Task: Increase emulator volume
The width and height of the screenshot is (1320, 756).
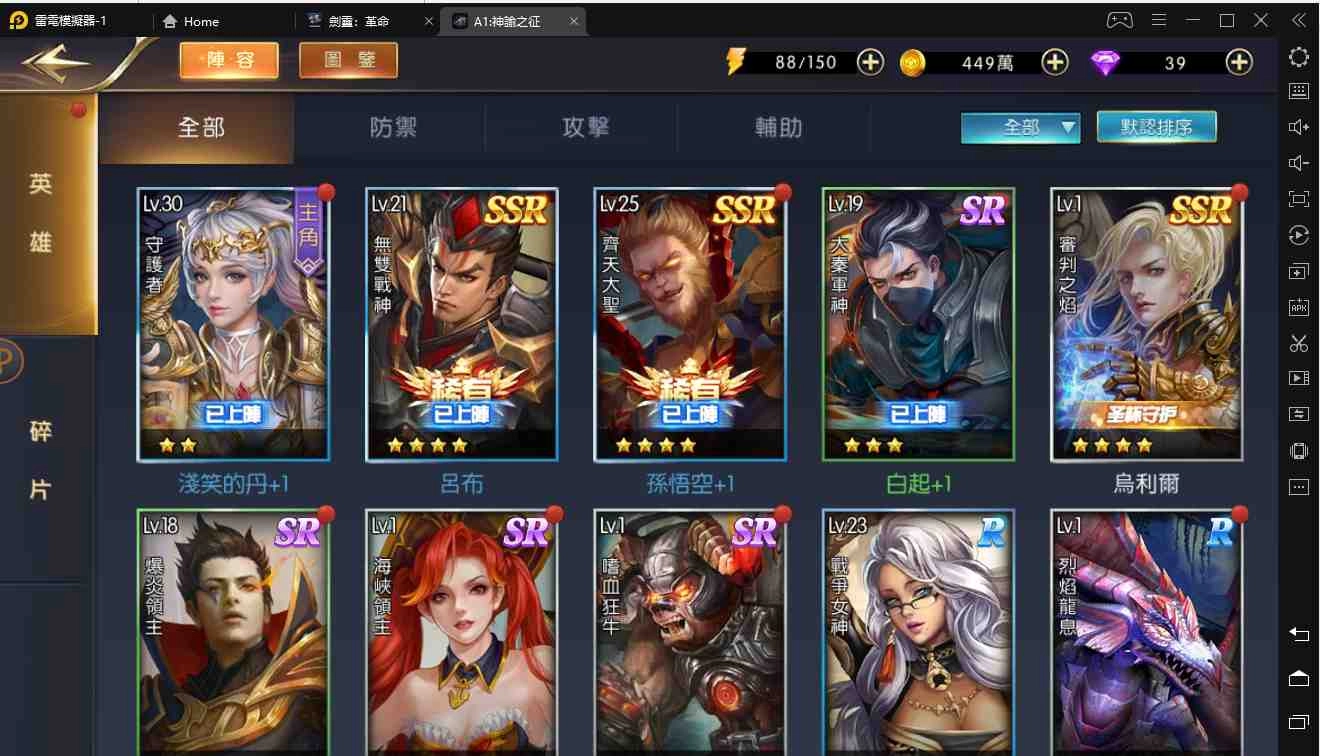Action: pos(1298,126)
